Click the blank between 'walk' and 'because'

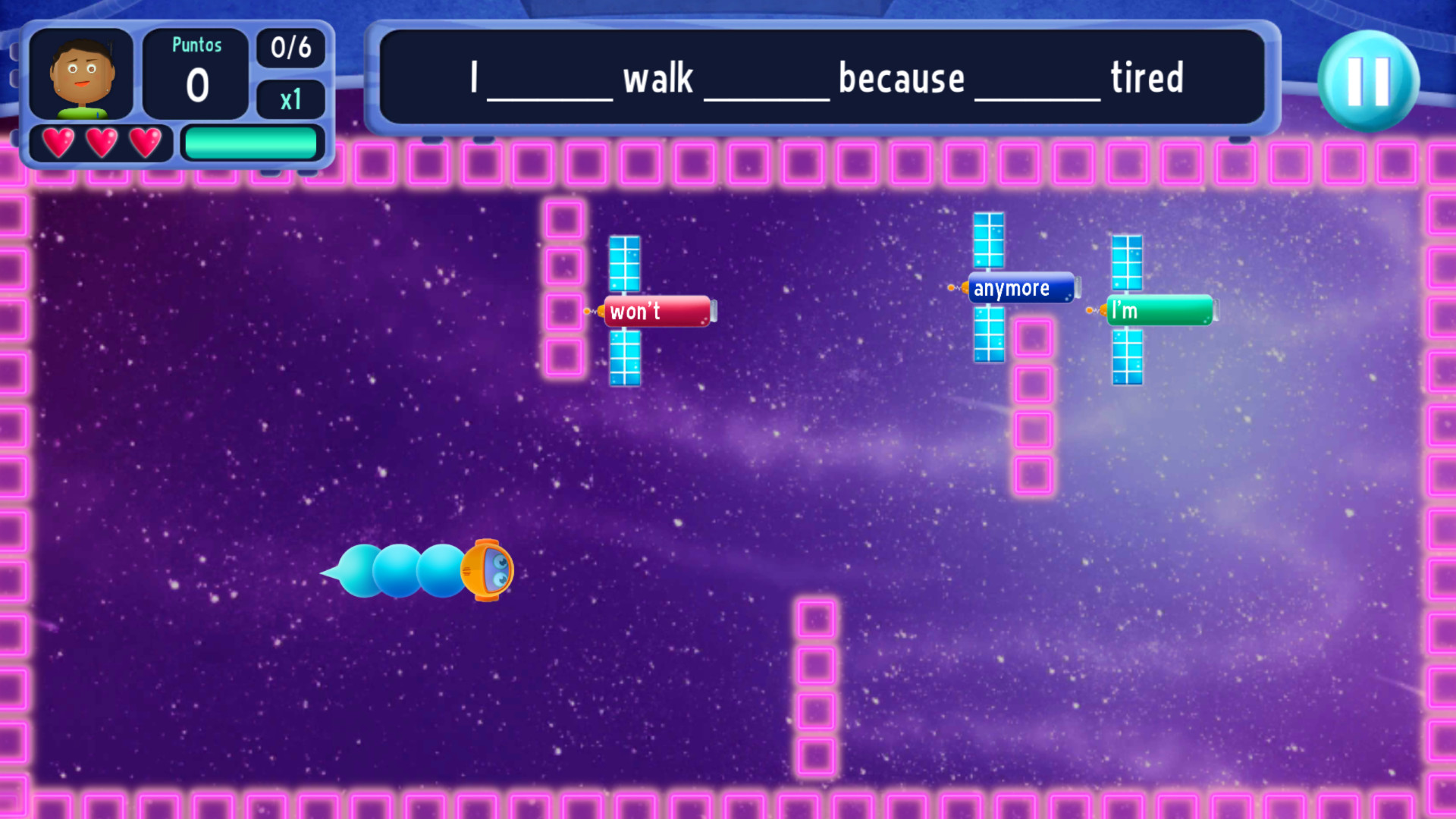click(x=765, y=87)
